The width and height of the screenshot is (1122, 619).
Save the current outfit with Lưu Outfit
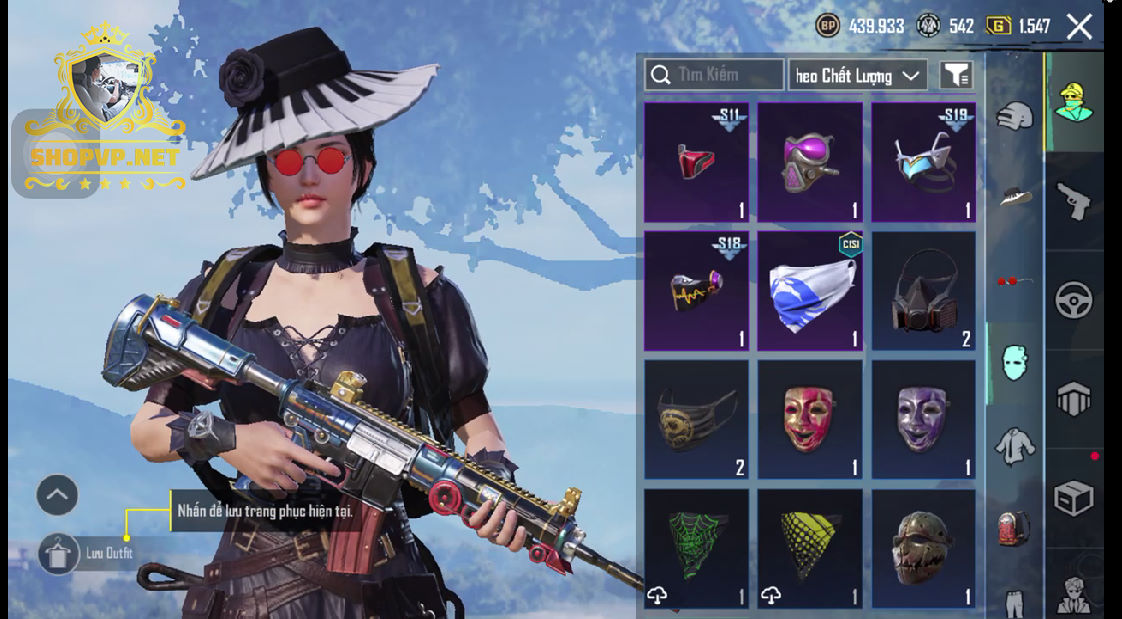tap(60, 553)
